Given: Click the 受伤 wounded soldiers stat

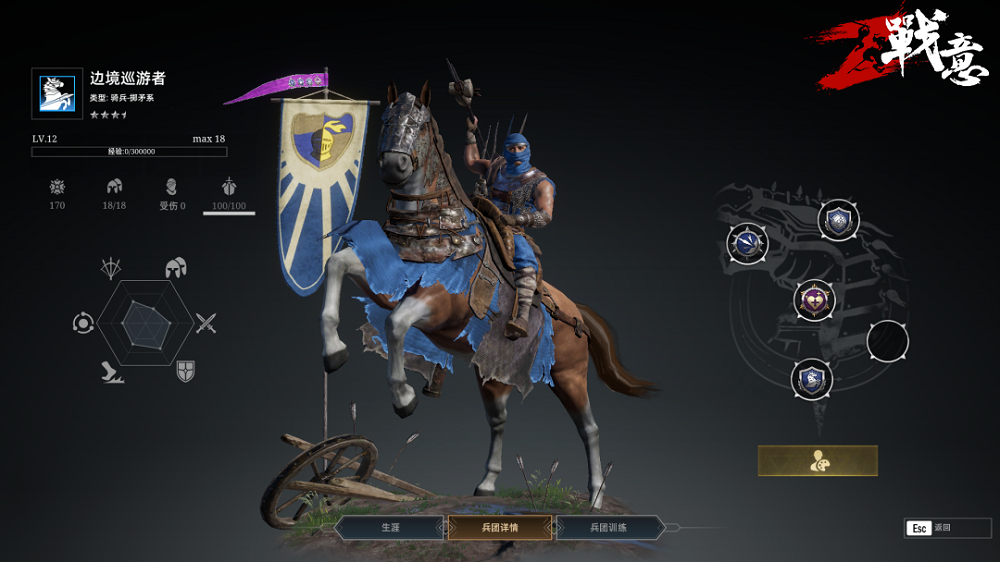Looking at the screenshot, I should (172, 194).
